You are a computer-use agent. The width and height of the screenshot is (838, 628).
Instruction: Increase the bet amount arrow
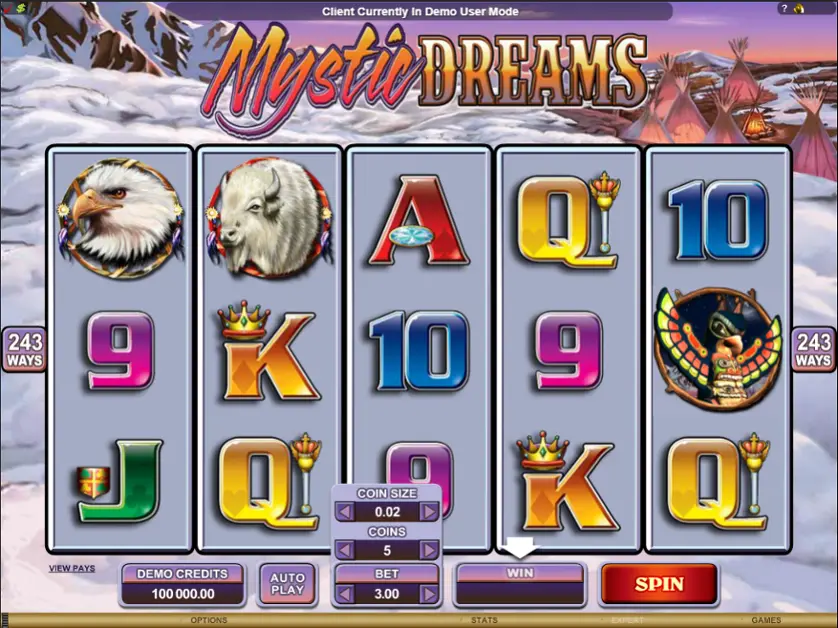click(x=429, y=594)
